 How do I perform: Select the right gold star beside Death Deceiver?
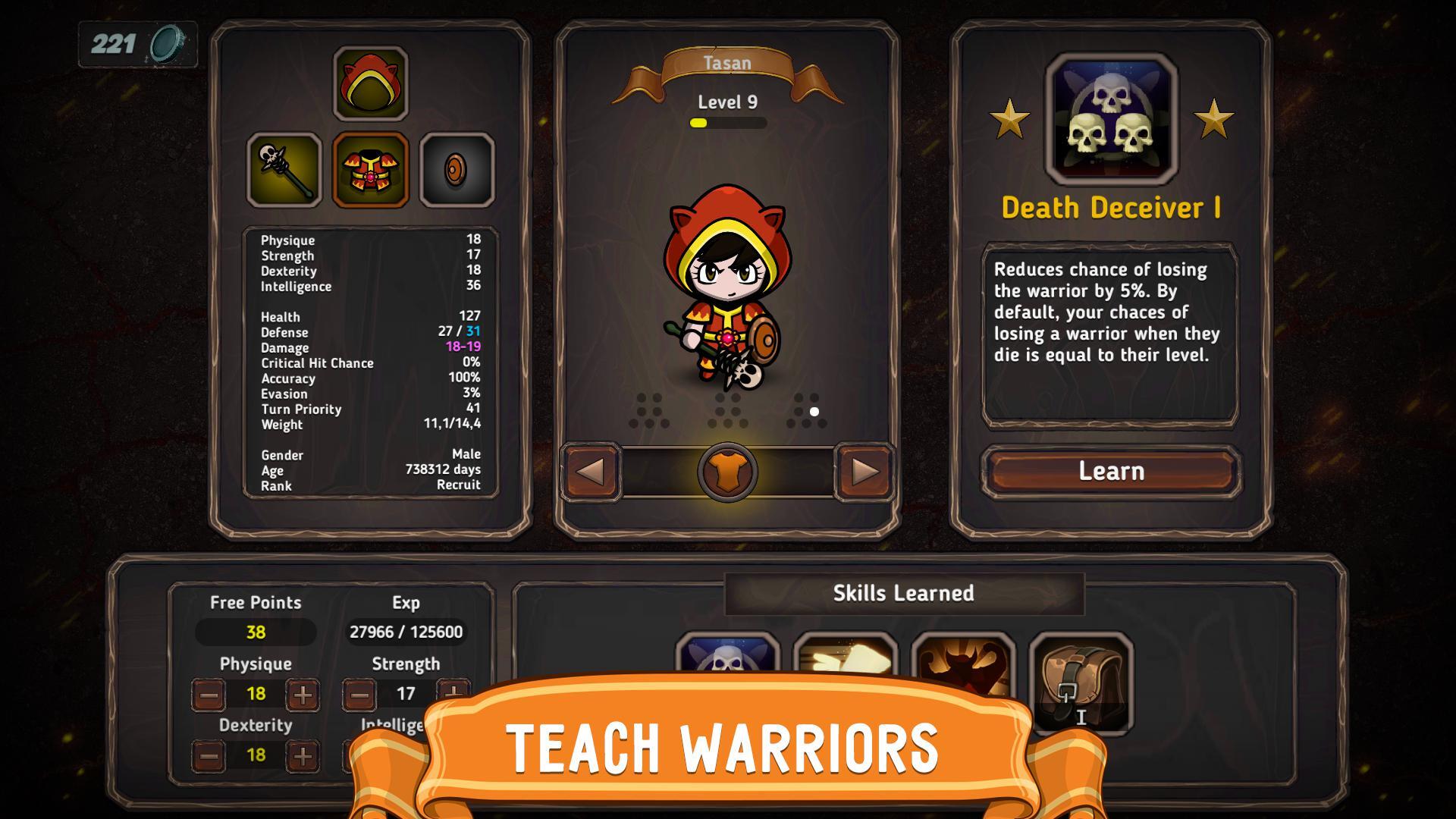[1214, 118]
